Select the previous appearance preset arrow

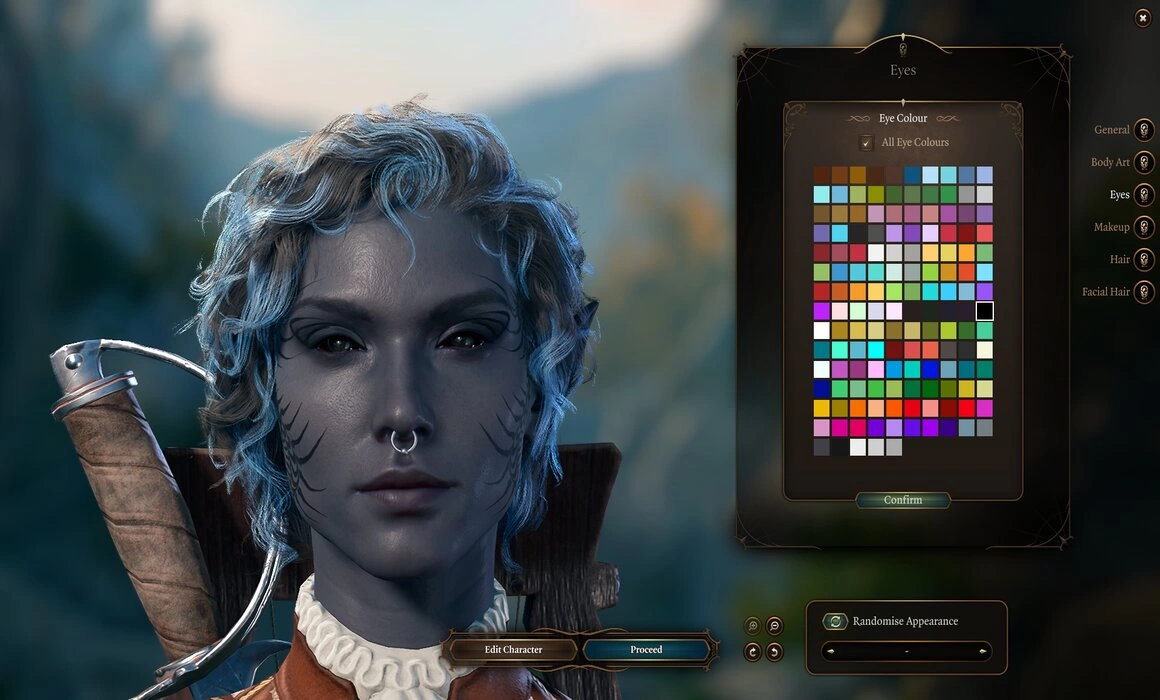pyautogui.click(x=829, y=652)
